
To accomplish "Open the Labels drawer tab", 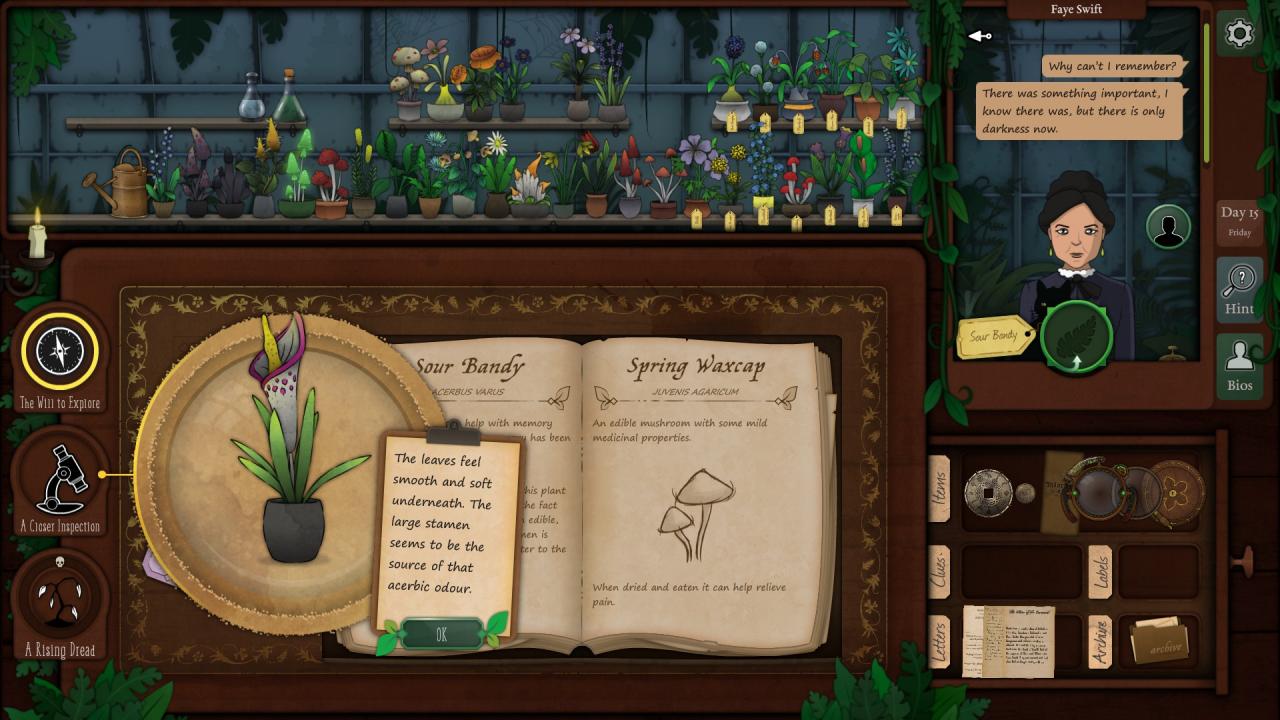I will 1099,571.
